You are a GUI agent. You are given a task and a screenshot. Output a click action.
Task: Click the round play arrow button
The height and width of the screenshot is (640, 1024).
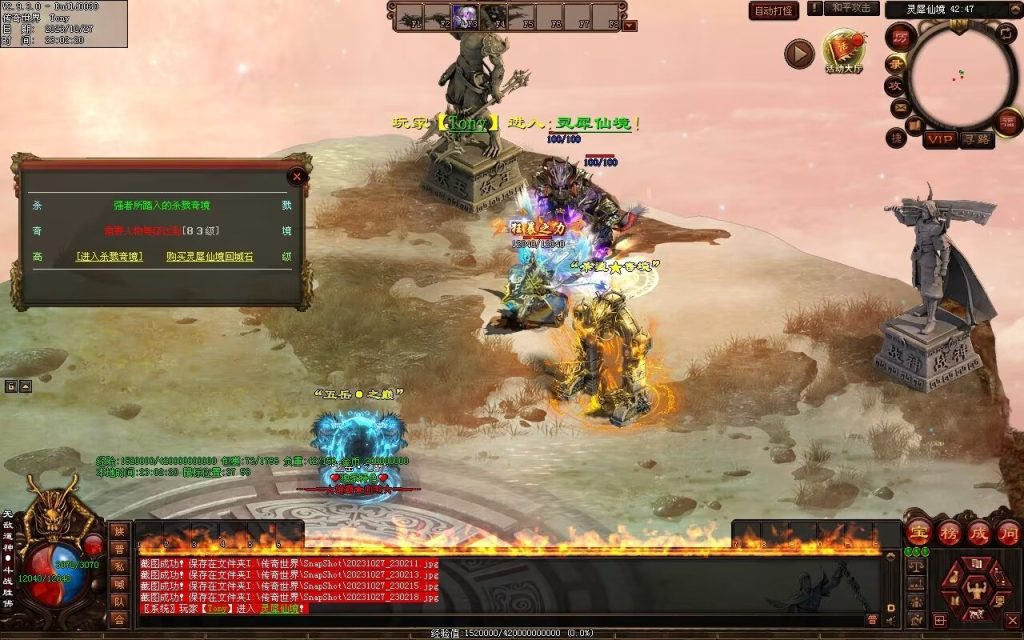798,54
